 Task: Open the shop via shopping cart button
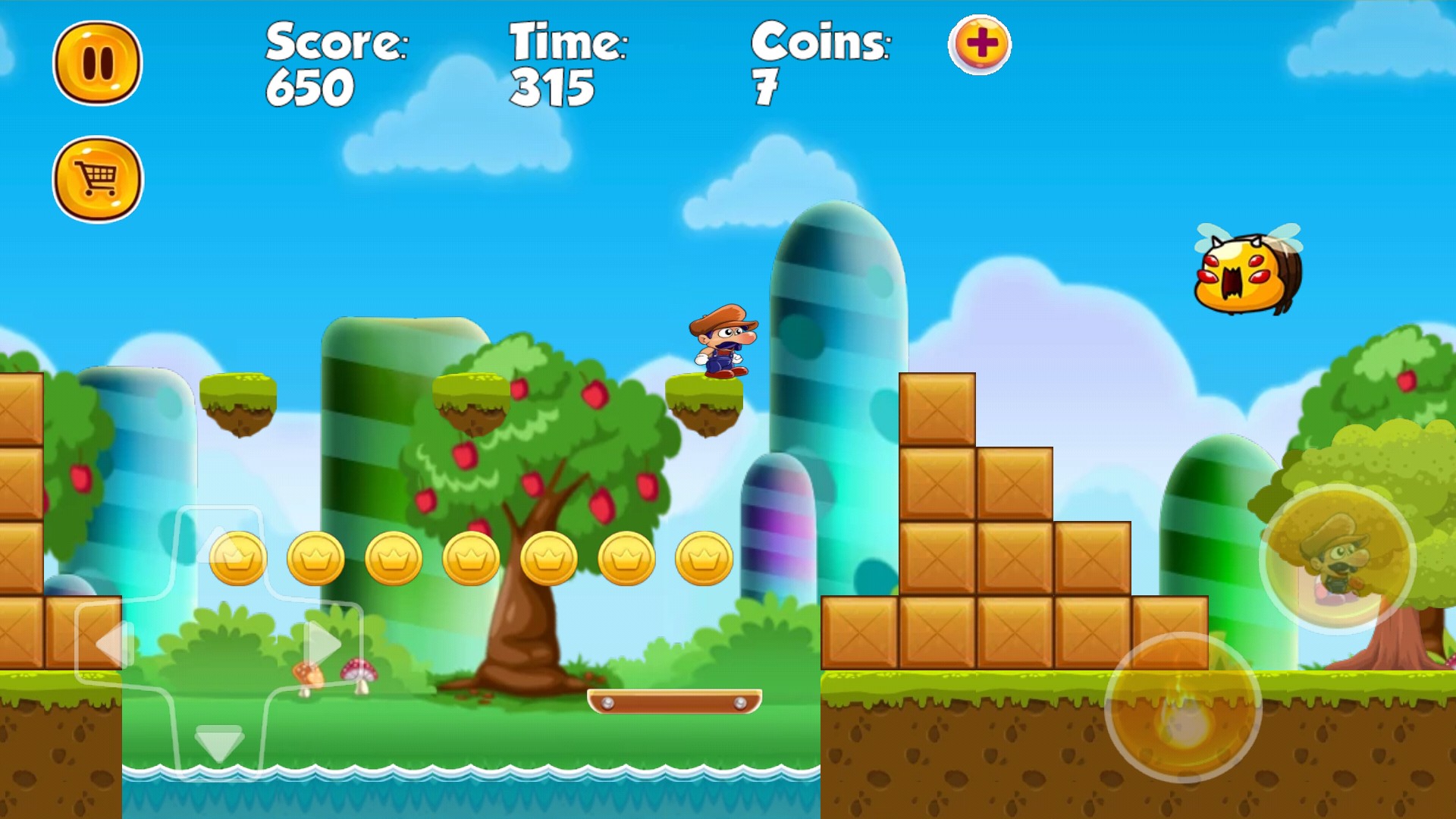tap(98, 180)
